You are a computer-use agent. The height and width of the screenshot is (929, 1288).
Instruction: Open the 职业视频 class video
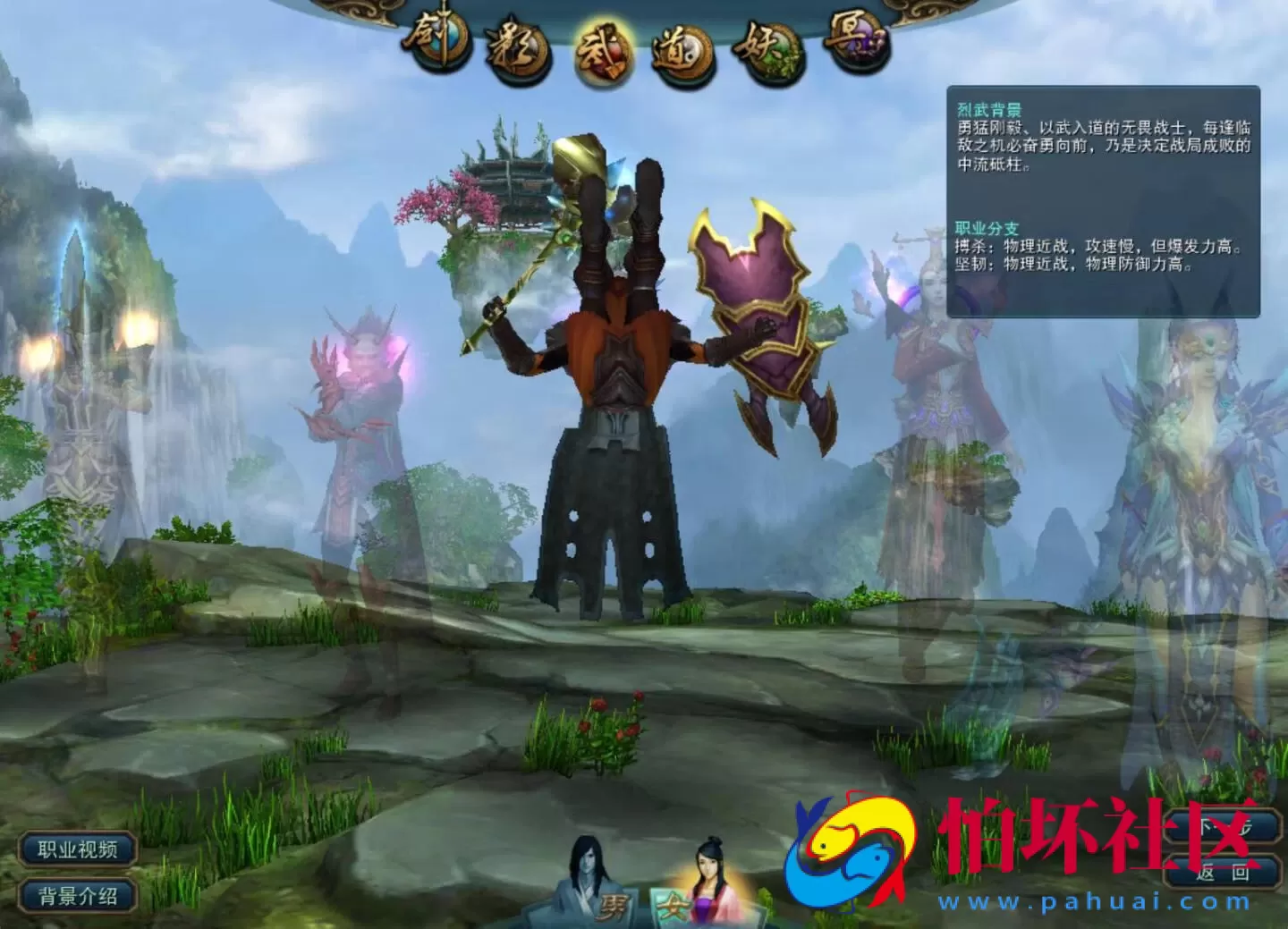pos(78,849)
